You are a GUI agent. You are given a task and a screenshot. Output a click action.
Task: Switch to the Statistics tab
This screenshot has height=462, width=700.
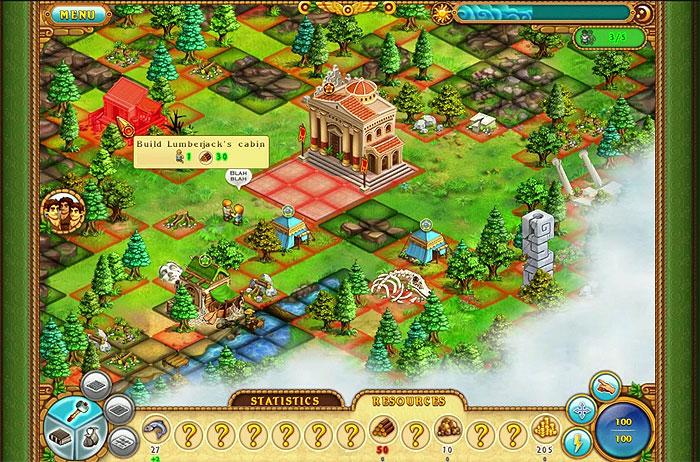[x=284, y=401]
